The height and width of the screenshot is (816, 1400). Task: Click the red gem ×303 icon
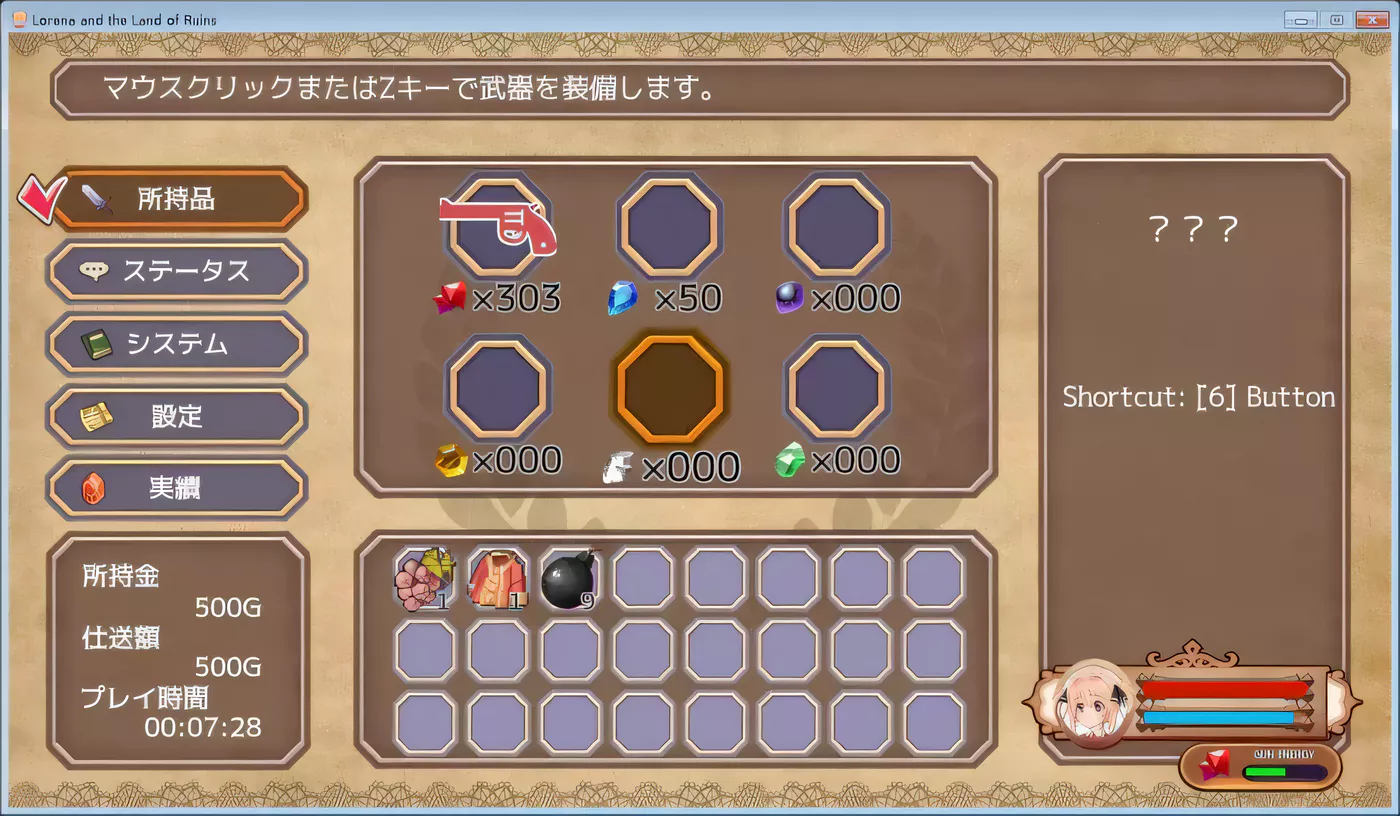coord(452,297)
